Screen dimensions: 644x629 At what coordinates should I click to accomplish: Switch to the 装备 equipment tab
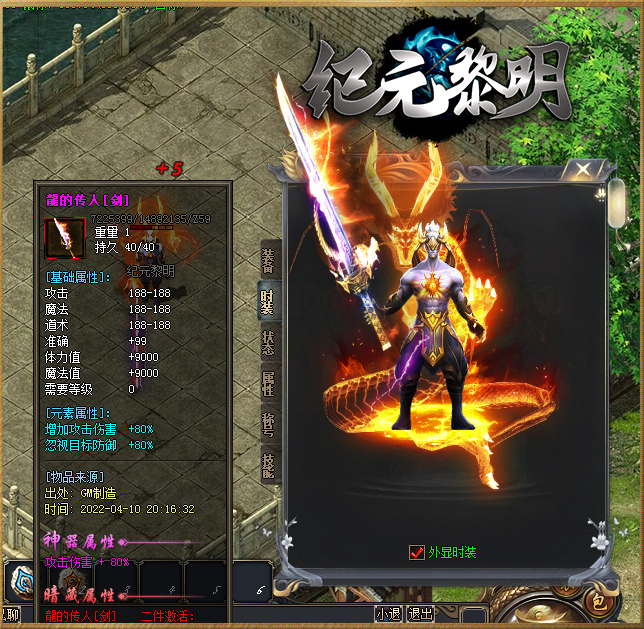[x=268, y=261]
